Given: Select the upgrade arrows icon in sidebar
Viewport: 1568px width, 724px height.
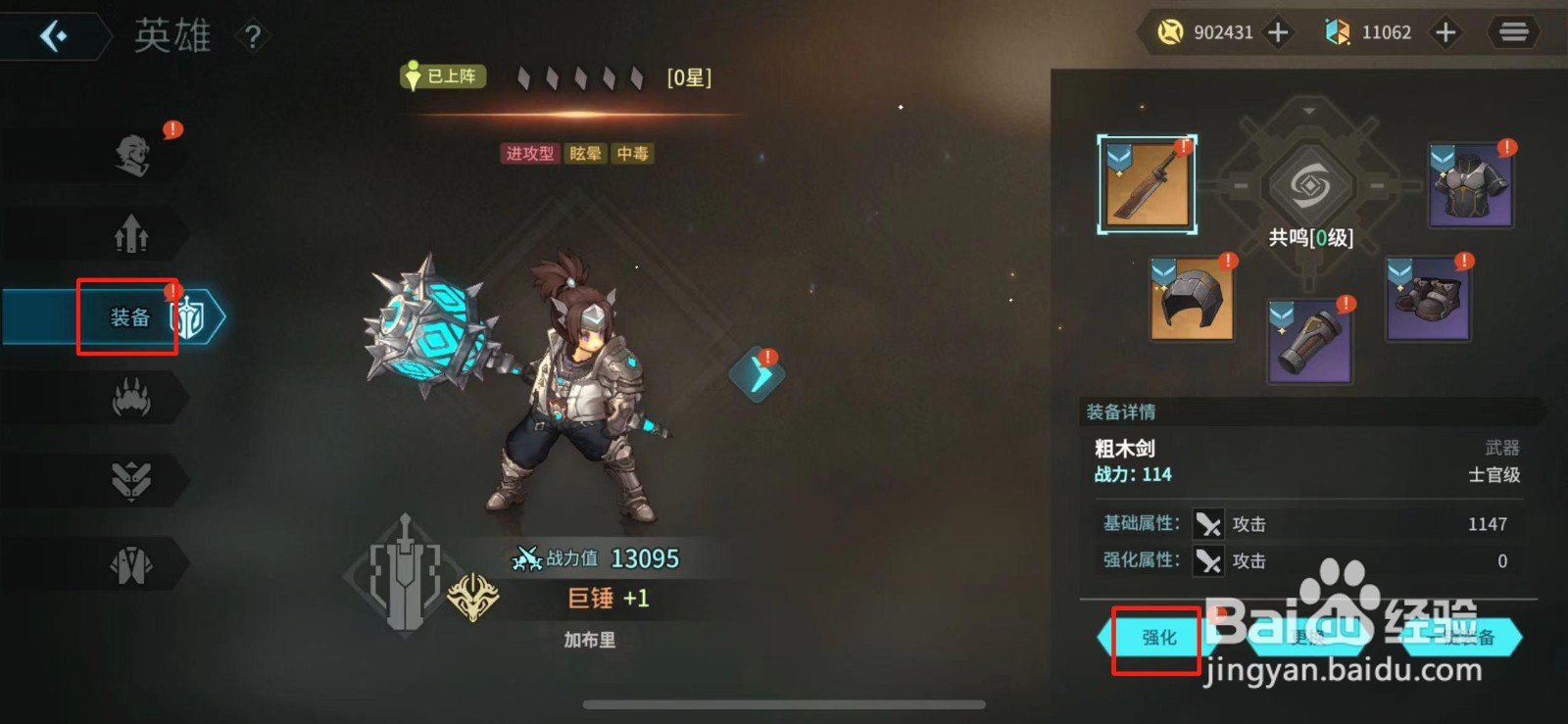Looking at the screenshot, I should (132, 235).
